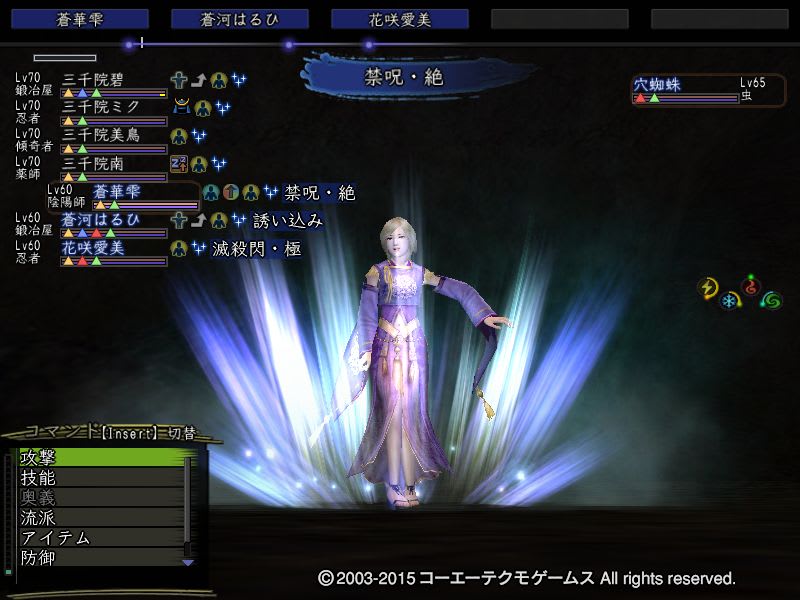Target the enemy 穴蜘蛛 nameplate

click(x=685, y=86)
